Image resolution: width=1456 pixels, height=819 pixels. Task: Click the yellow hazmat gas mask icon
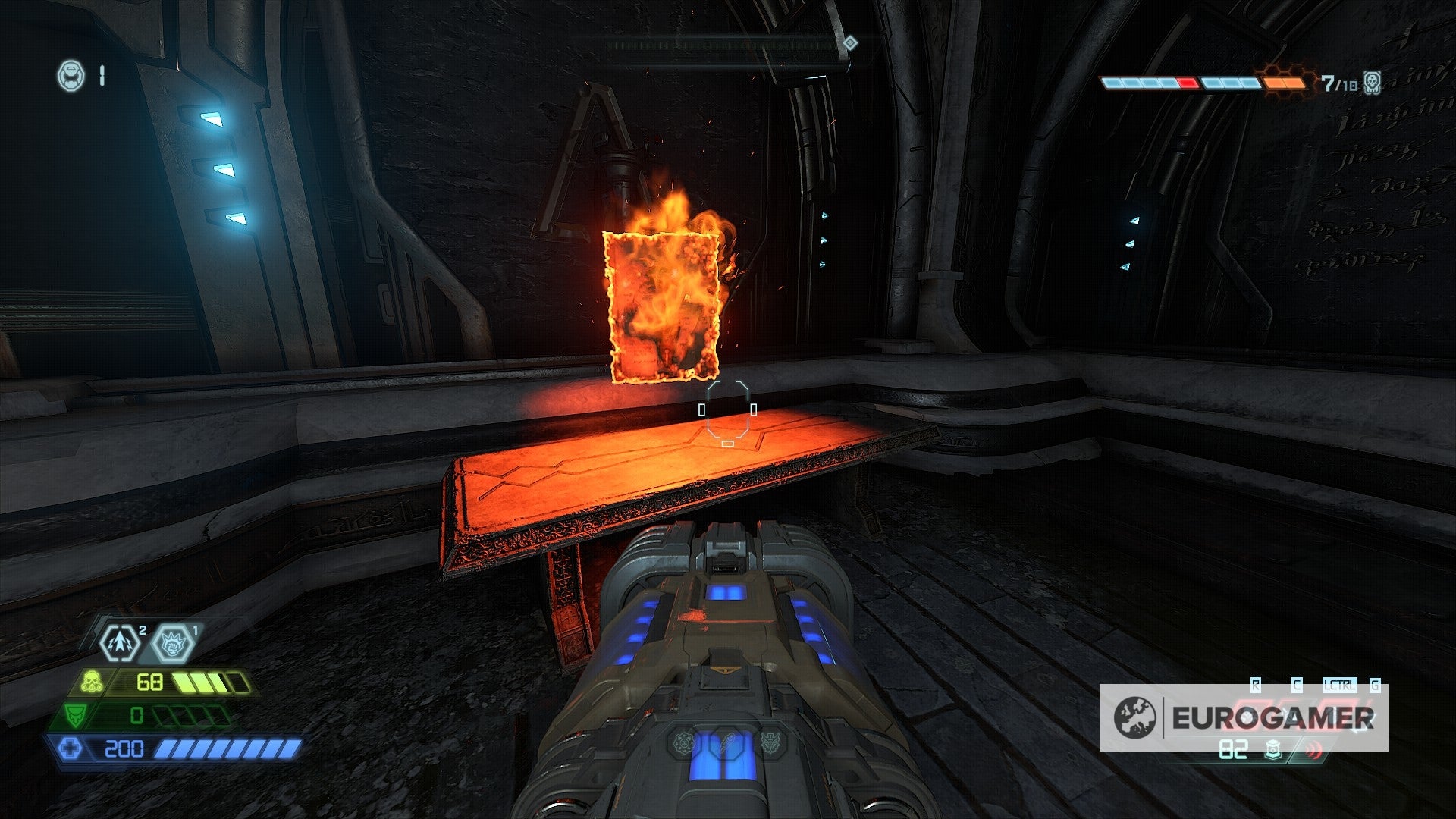point(92,681)
